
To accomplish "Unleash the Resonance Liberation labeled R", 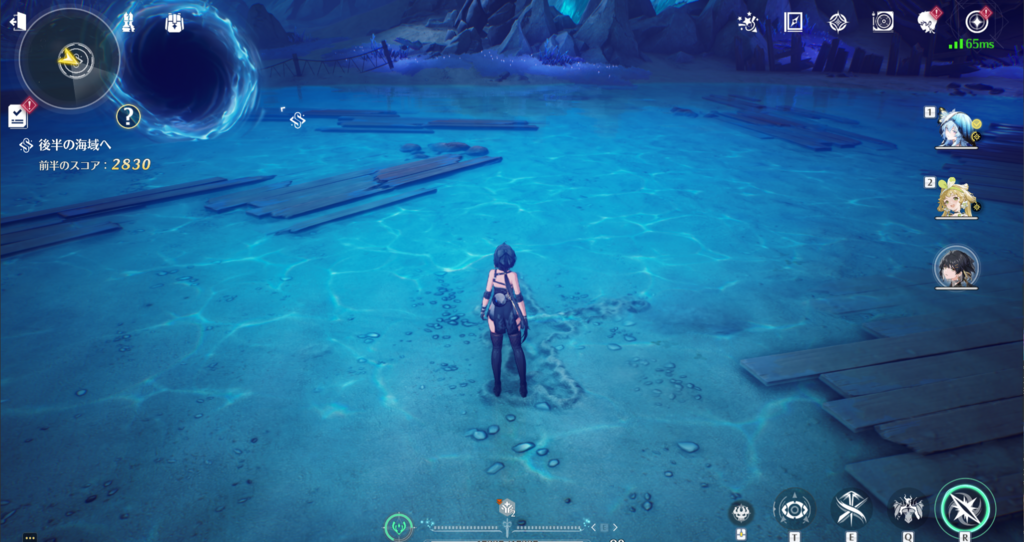I will click(964, 508).
